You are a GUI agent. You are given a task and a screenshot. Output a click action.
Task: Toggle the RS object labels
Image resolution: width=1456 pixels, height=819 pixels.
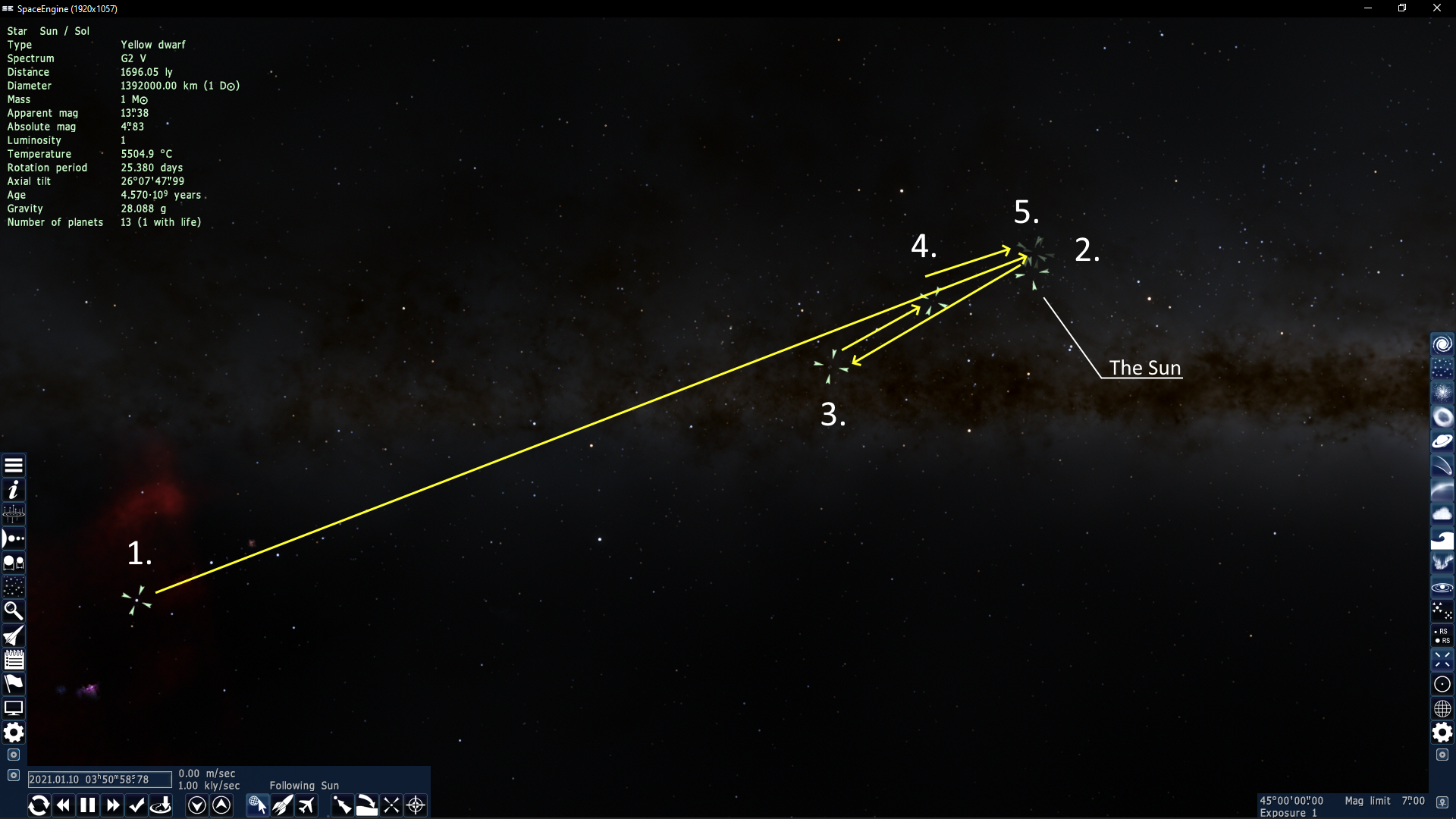[x=1442, y=635]
